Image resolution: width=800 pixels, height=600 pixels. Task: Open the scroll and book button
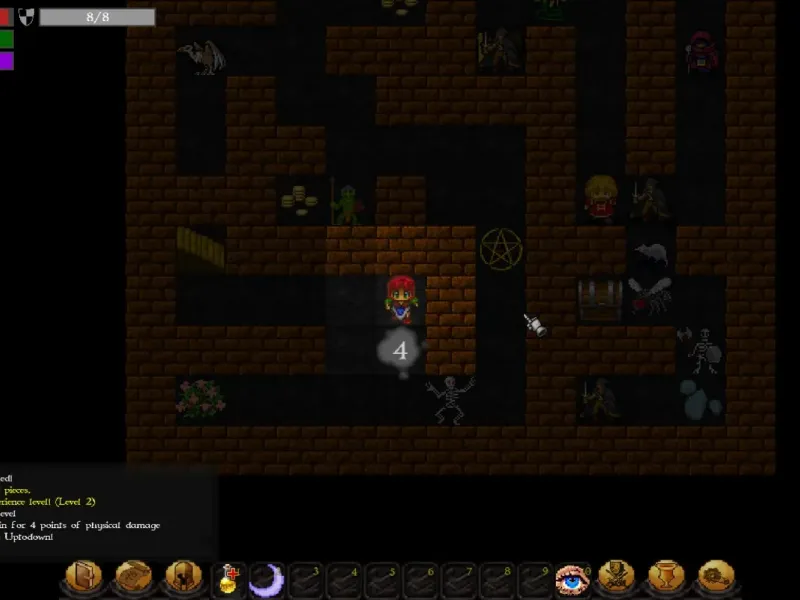click(132, 578)
